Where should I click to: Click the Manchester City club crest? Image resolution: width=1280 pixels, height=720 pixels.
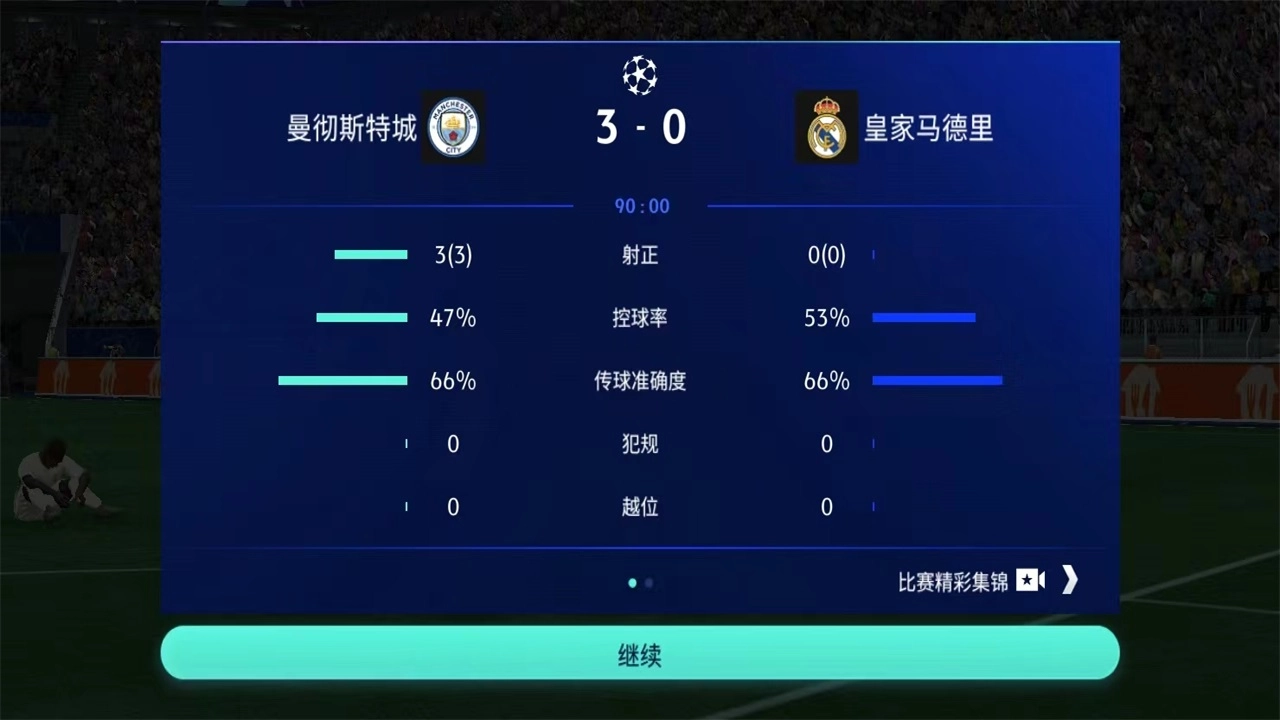[452, 127]
